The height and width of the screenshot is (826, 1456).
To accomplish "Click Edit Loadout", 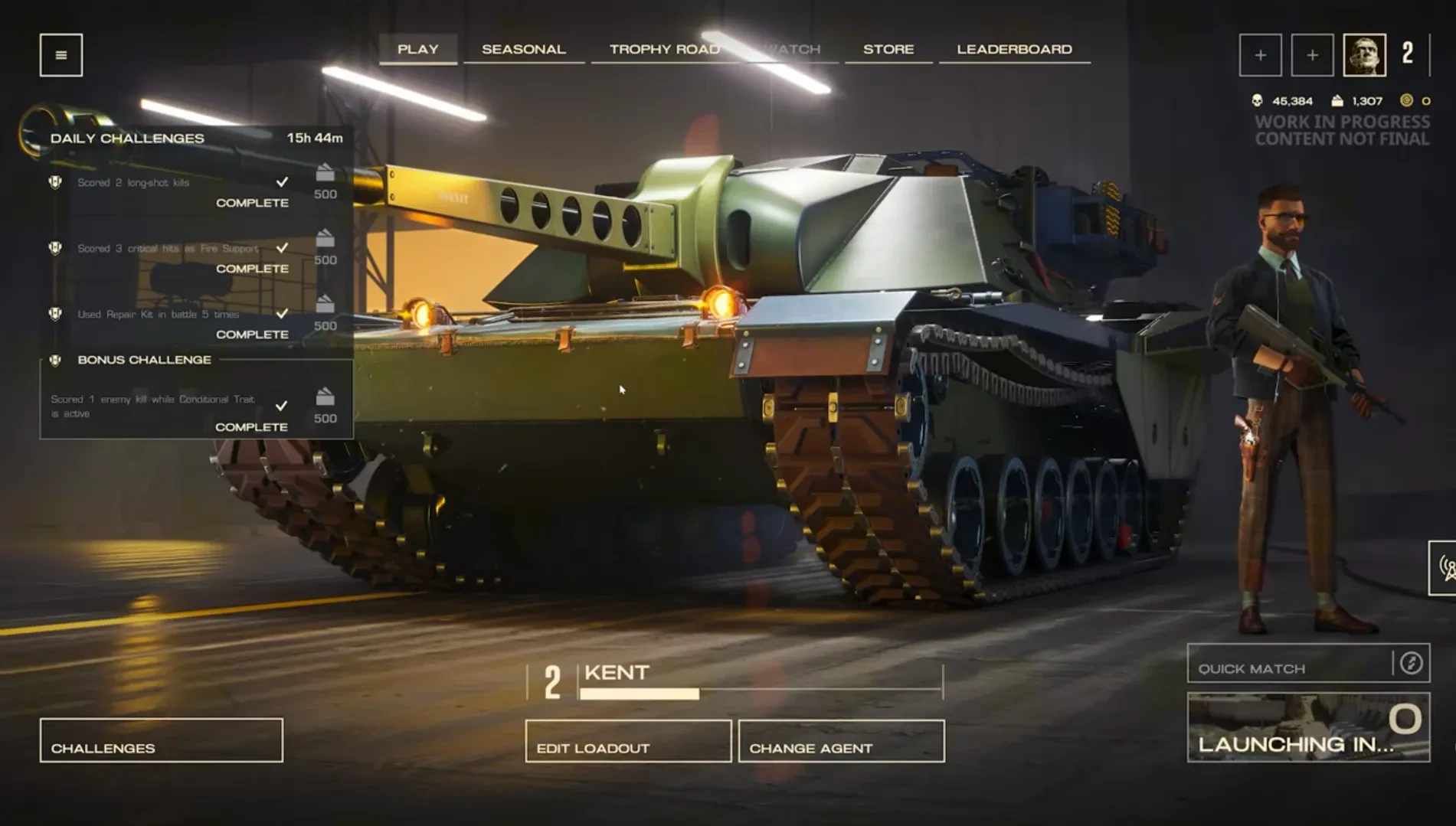I will [628, 741].
